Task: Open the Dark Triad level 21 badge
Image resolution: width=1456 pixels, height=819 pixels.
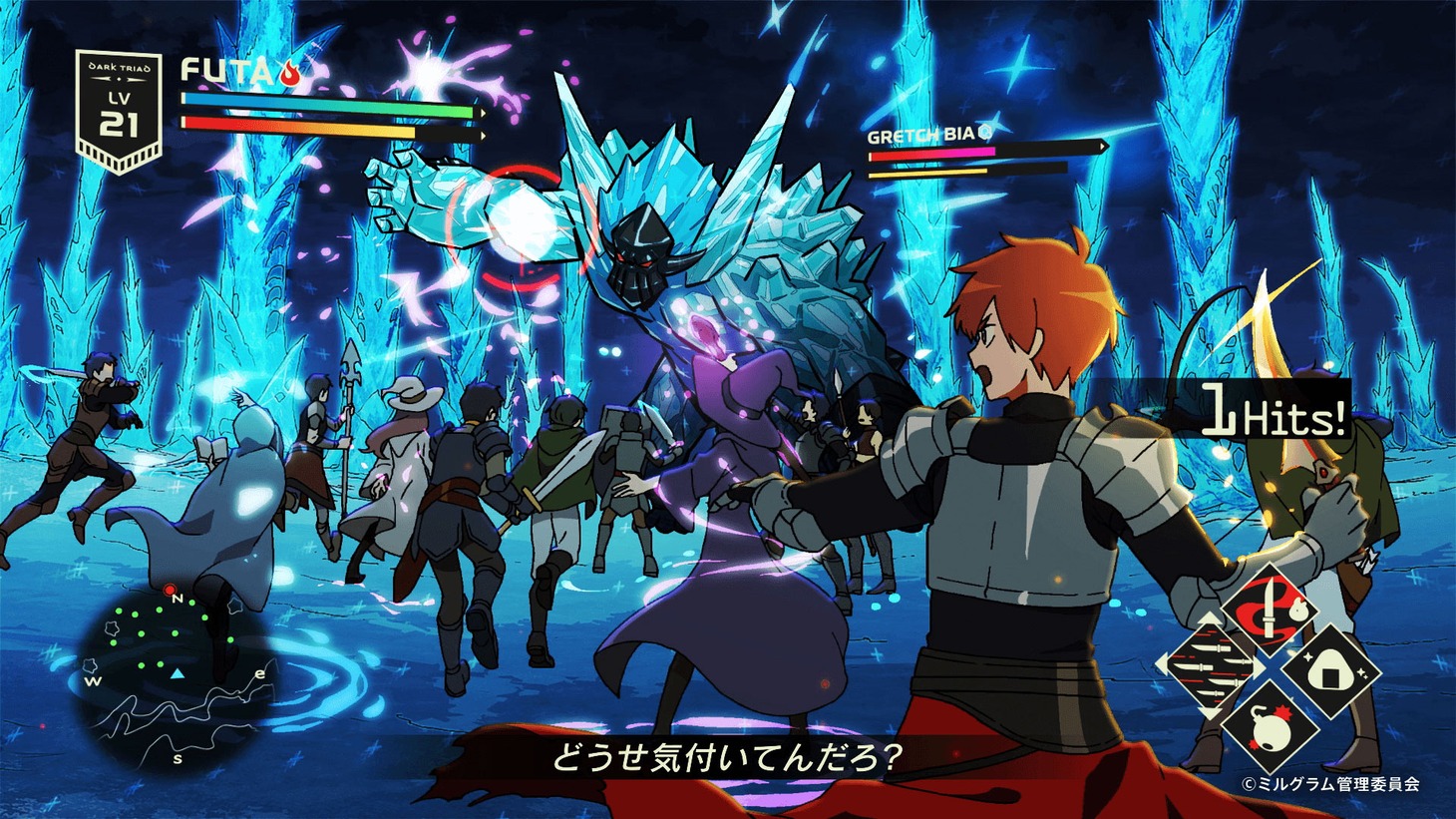Action: point(120,110)
